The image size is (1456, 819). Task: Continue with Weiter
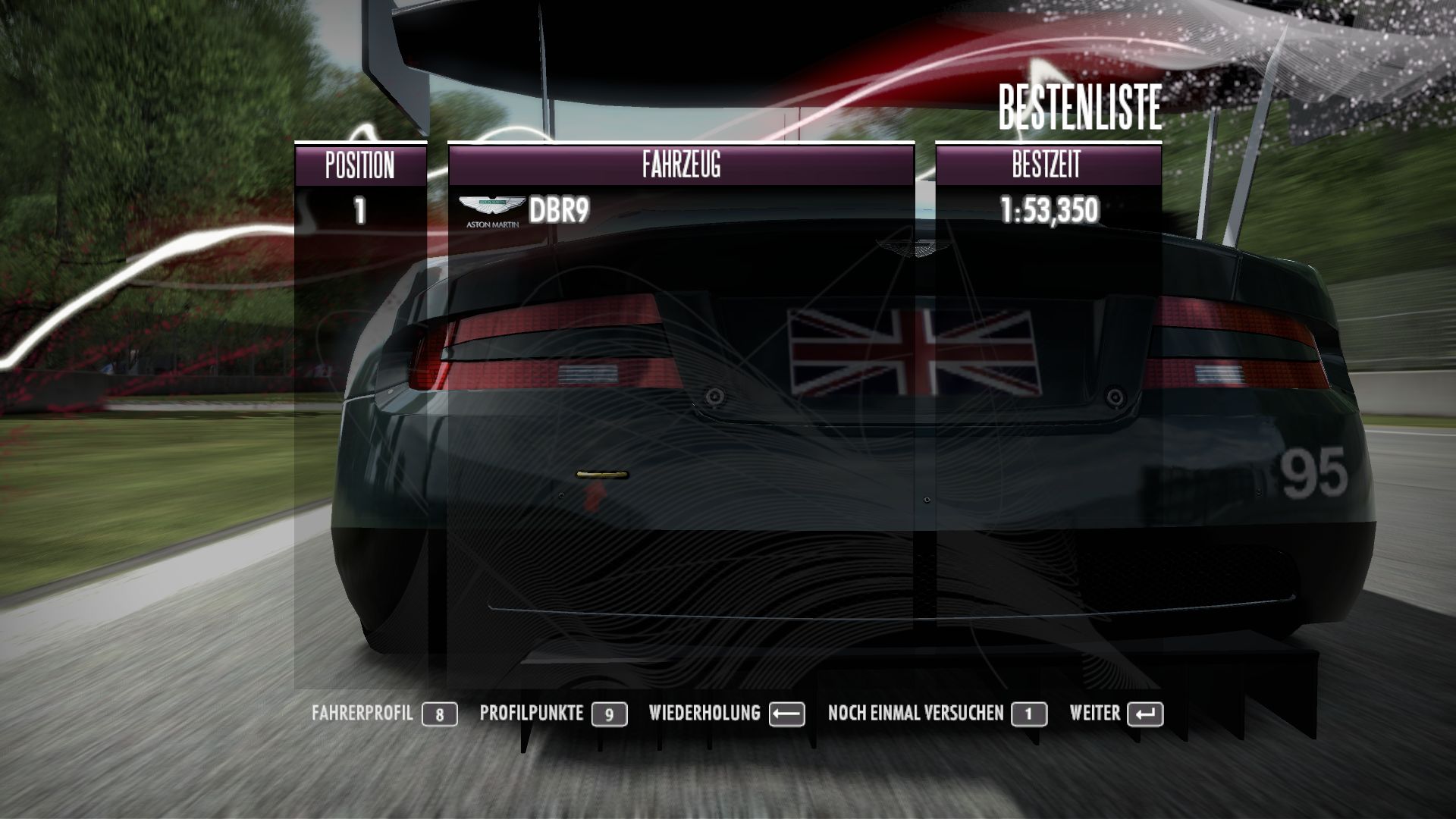pyautogui.click(x=1116, y=714)
